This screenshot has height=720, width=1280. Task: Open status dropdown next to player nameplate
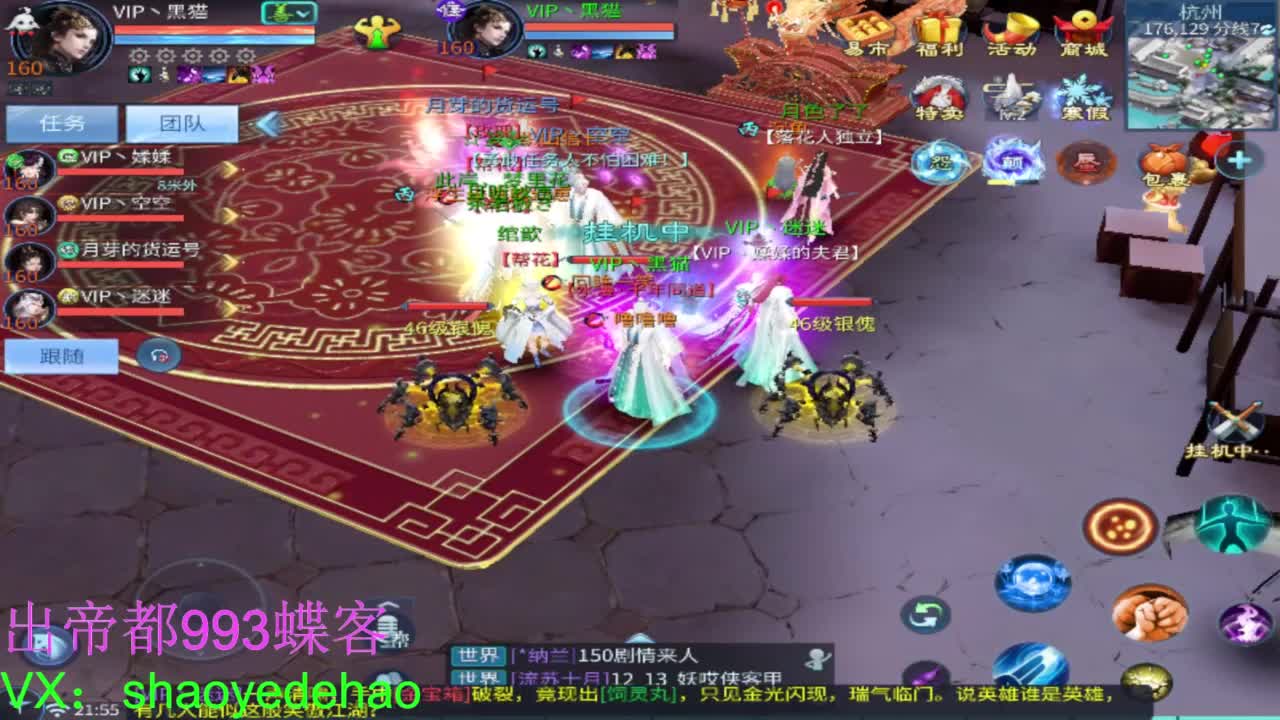pos(290,14)
